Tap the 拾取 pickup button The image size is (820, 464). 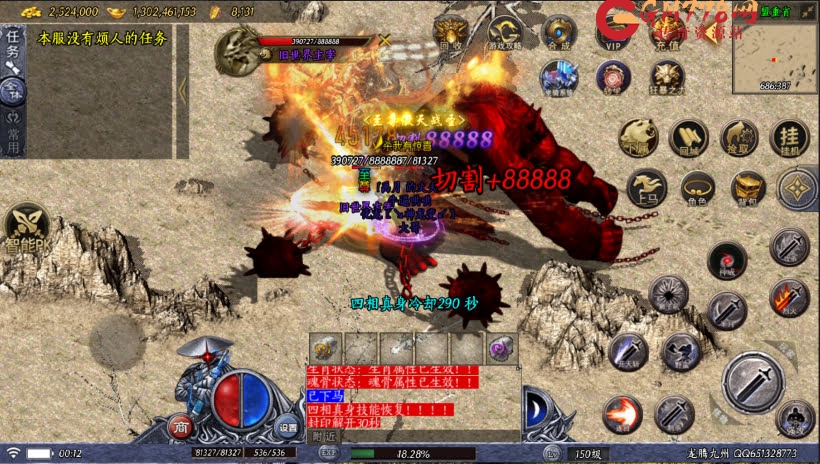(740, 139)
